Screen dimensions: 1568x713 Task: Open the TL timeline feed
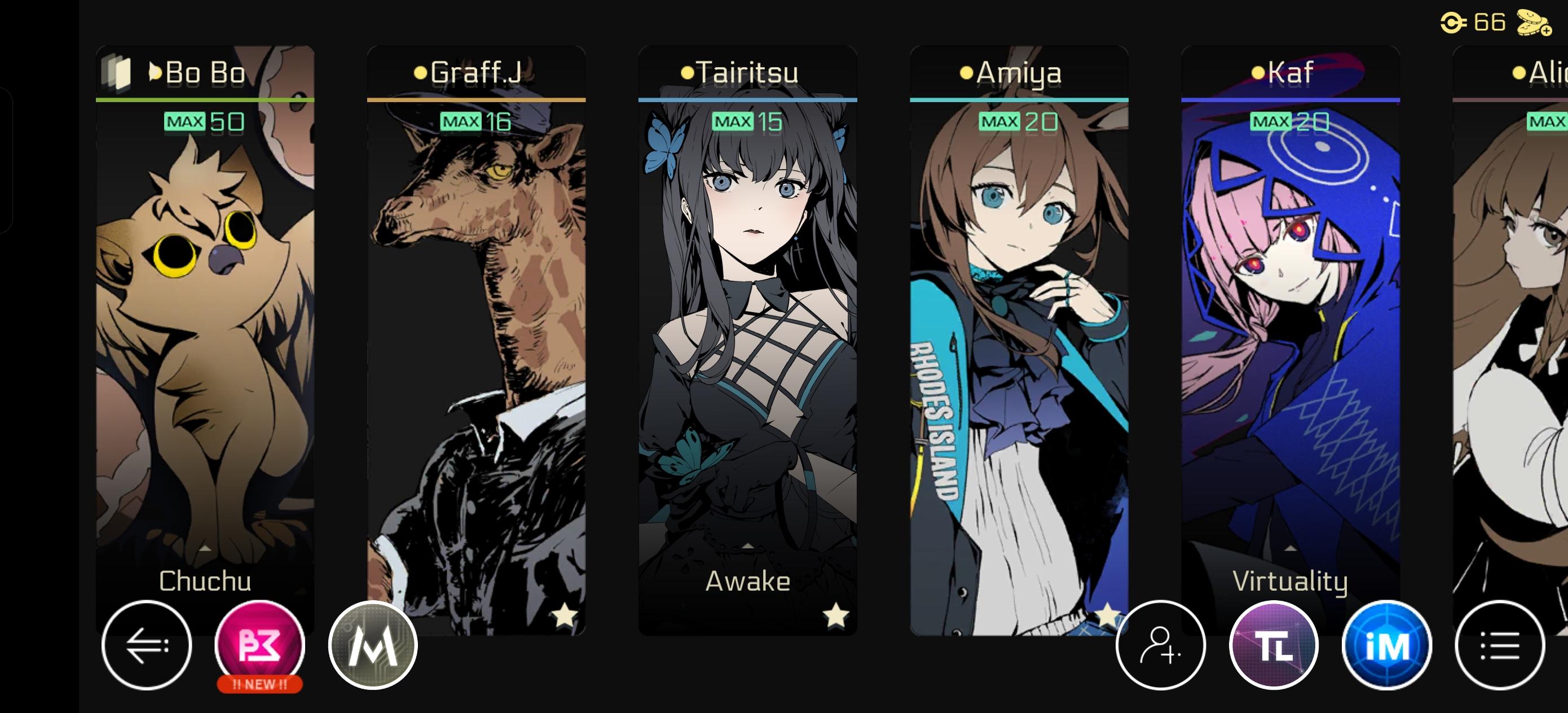[1273, 646]
